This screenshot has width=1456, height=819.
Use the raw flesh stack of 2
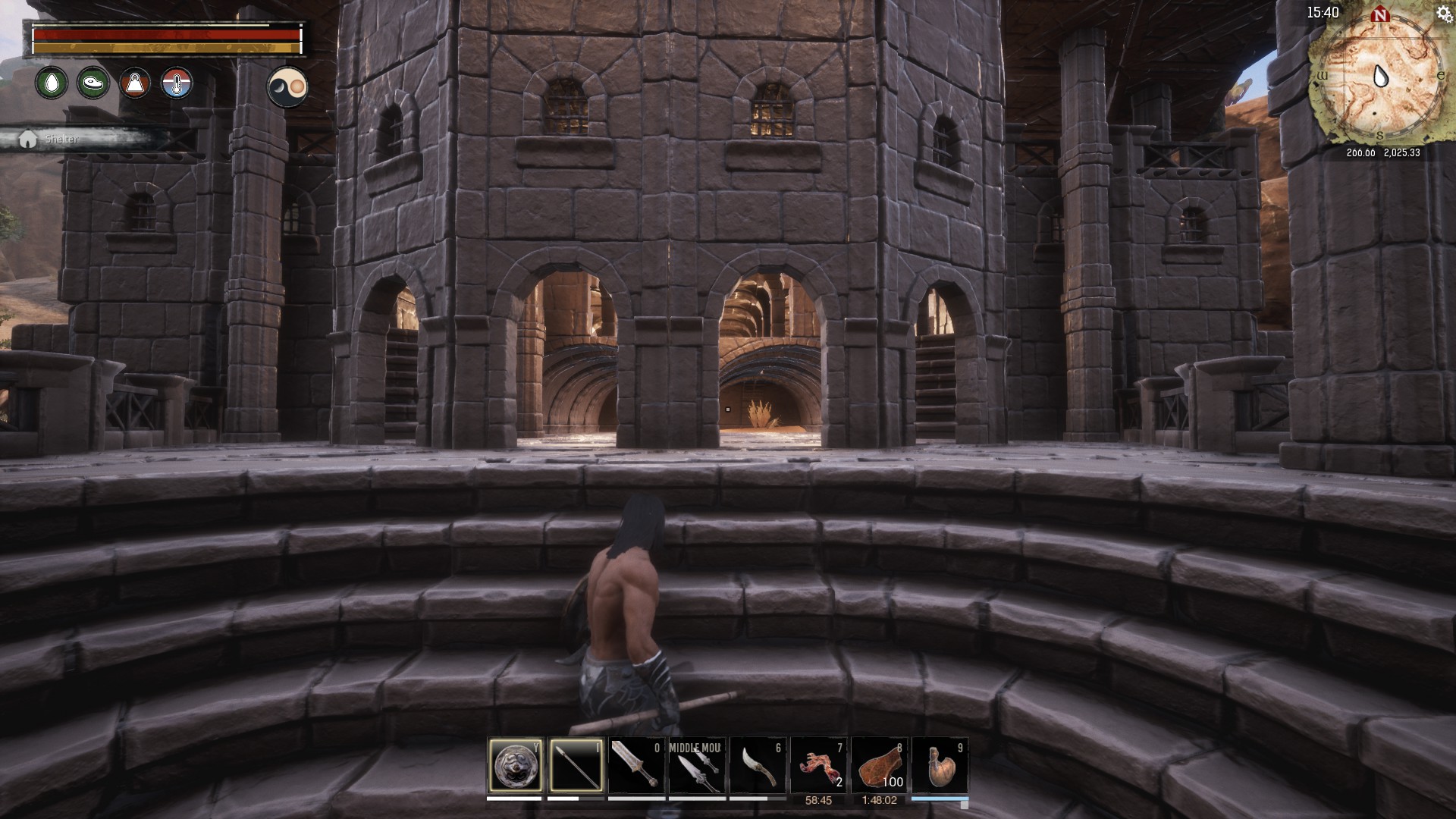point(819,765)
